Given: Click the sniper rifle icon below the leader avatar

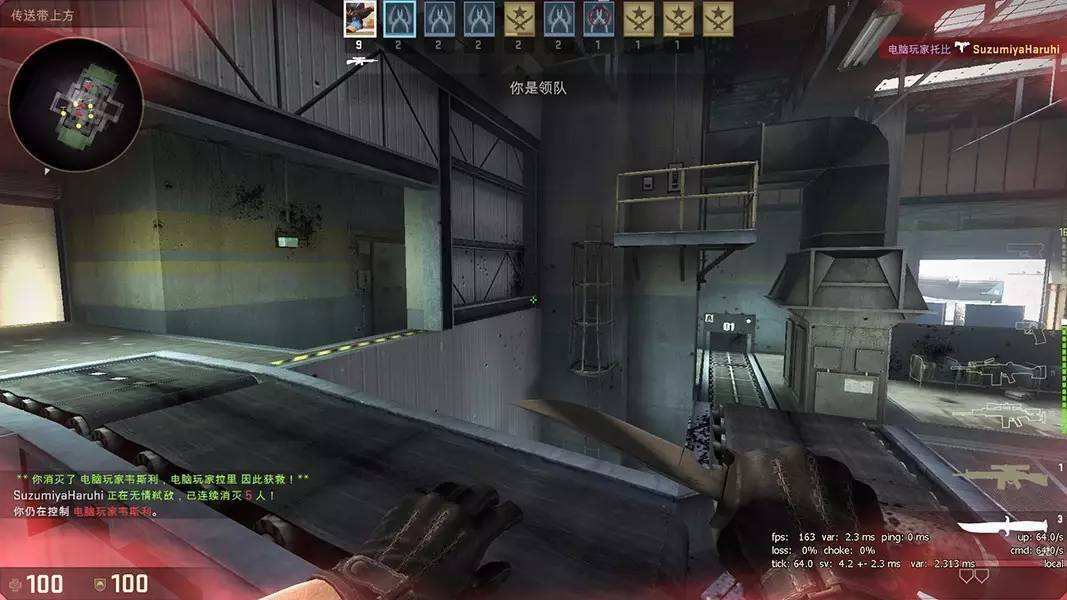Looking at the screenshot, I should [x=360, y=61].
